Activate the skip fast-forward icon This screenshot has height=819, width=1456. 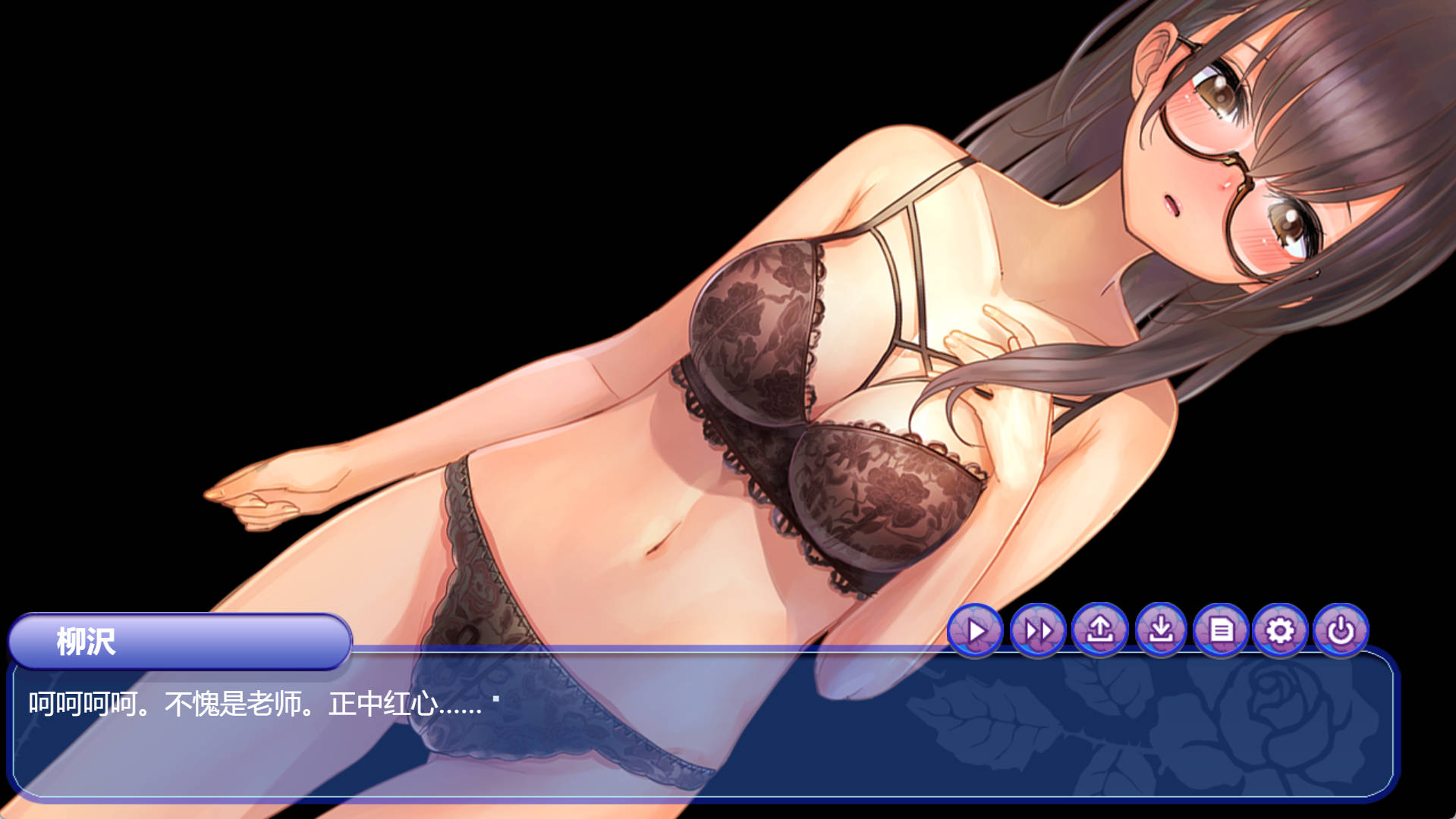point(1039,629)
